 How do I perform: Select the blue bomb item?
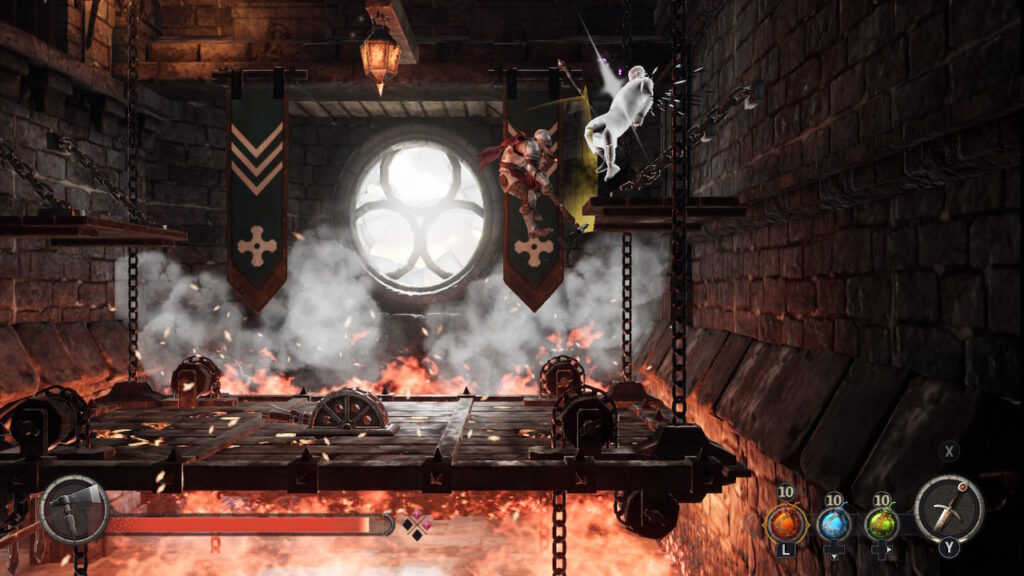pyautogui.click(x=834, y=523)
